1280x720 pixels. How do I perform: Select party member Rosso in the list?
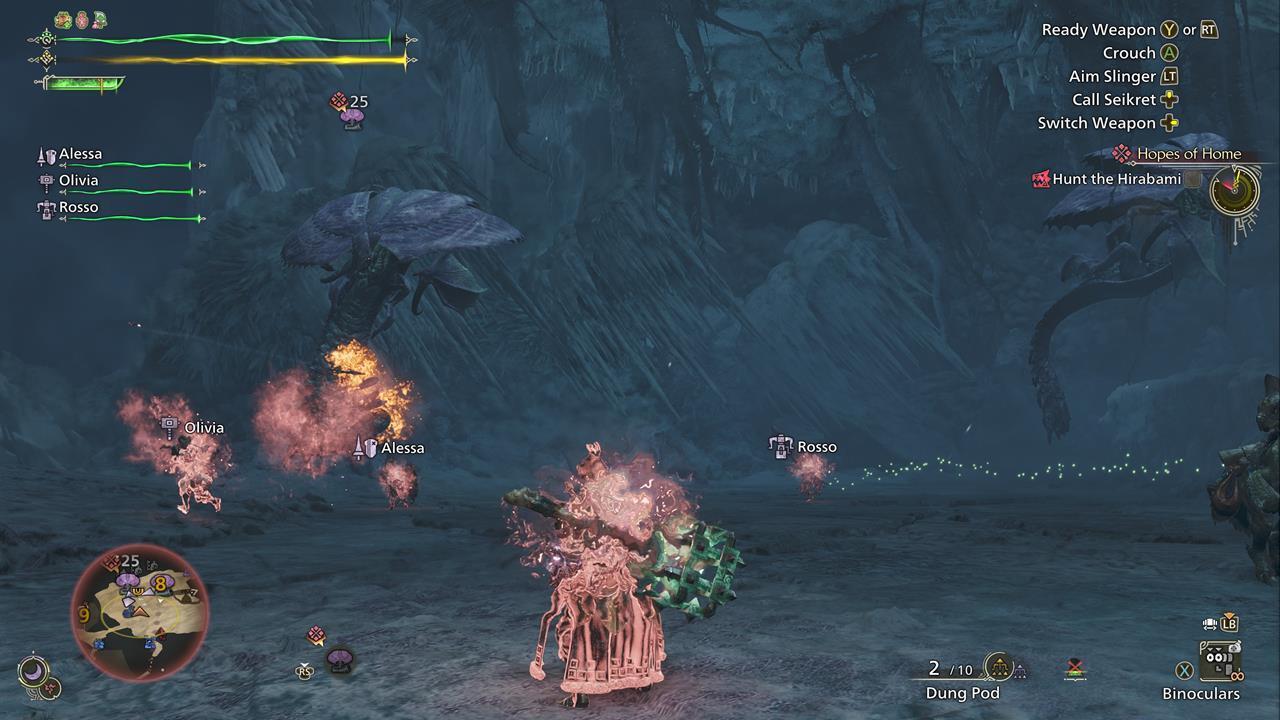click(x=79, y=207)
